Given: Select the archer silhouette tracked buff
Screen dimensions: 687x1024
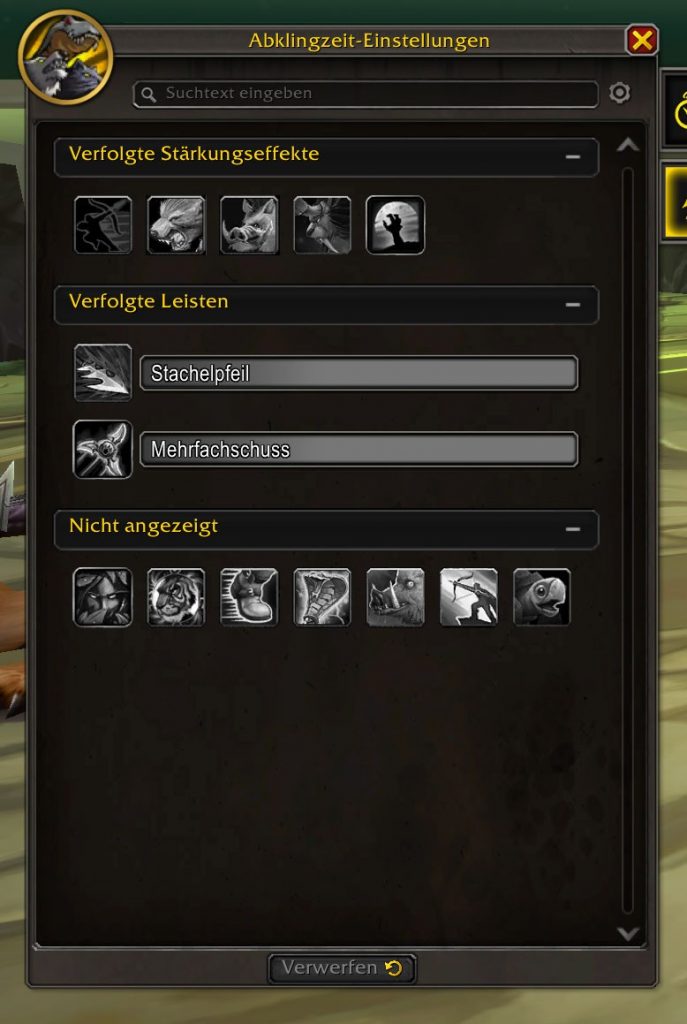Looking at the screenshot, I should point(103,225).
